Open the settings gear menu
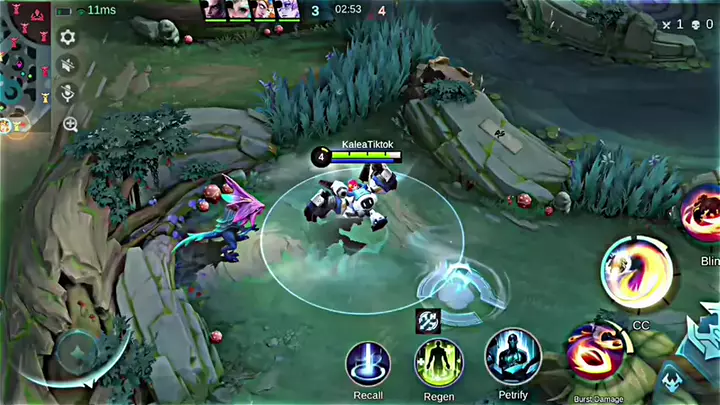Screen dimensions: 720x405 [68, 38]
